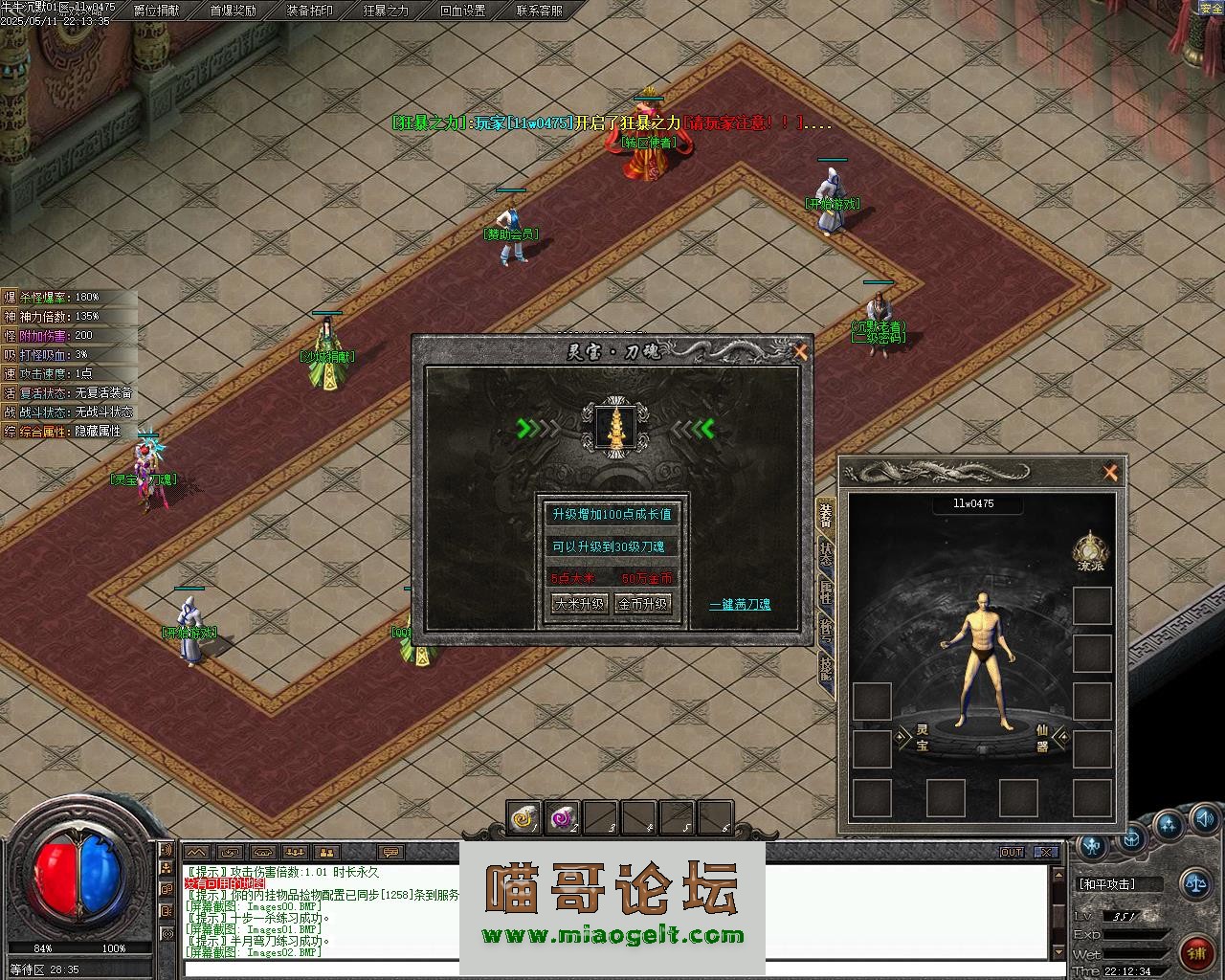Select the 装备拓印 menu entry
Viewport: 1225px width, 980px height.
click(310, 11)
